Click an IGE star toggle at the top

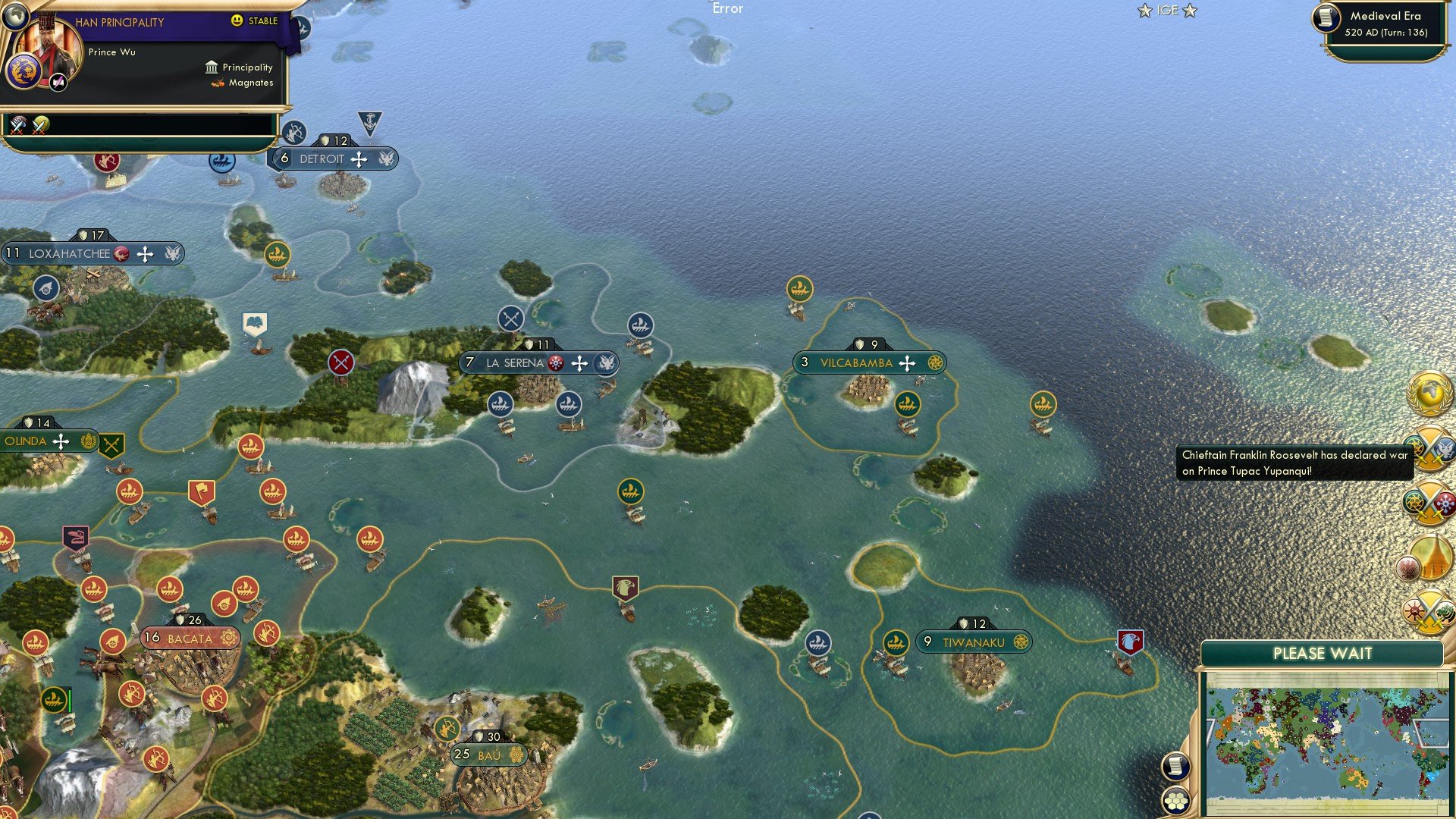click(x=1144, y=11)
